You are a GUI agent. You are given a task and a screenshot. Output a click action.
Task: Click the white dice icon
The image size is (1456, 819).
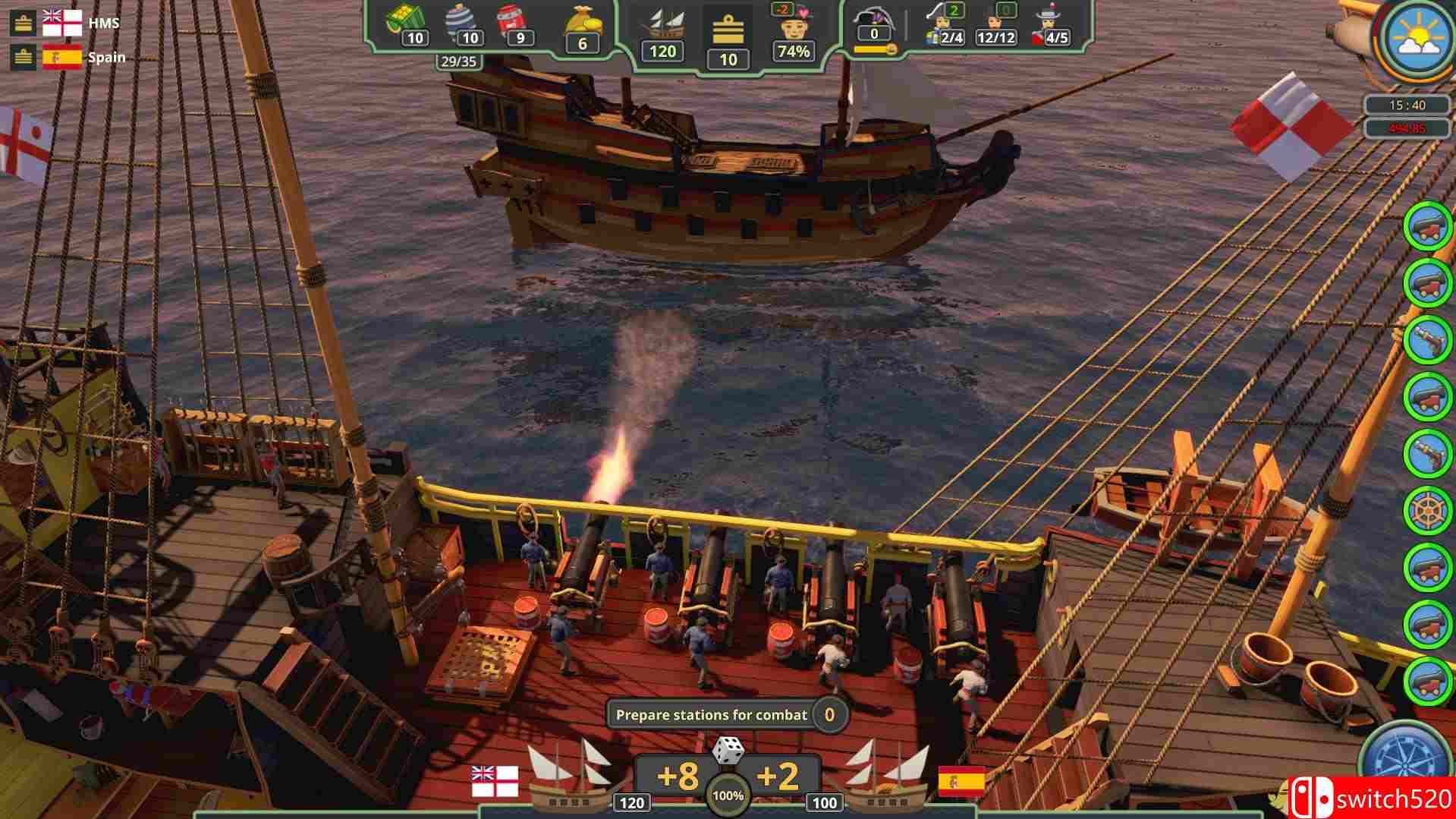coord(728,751)
